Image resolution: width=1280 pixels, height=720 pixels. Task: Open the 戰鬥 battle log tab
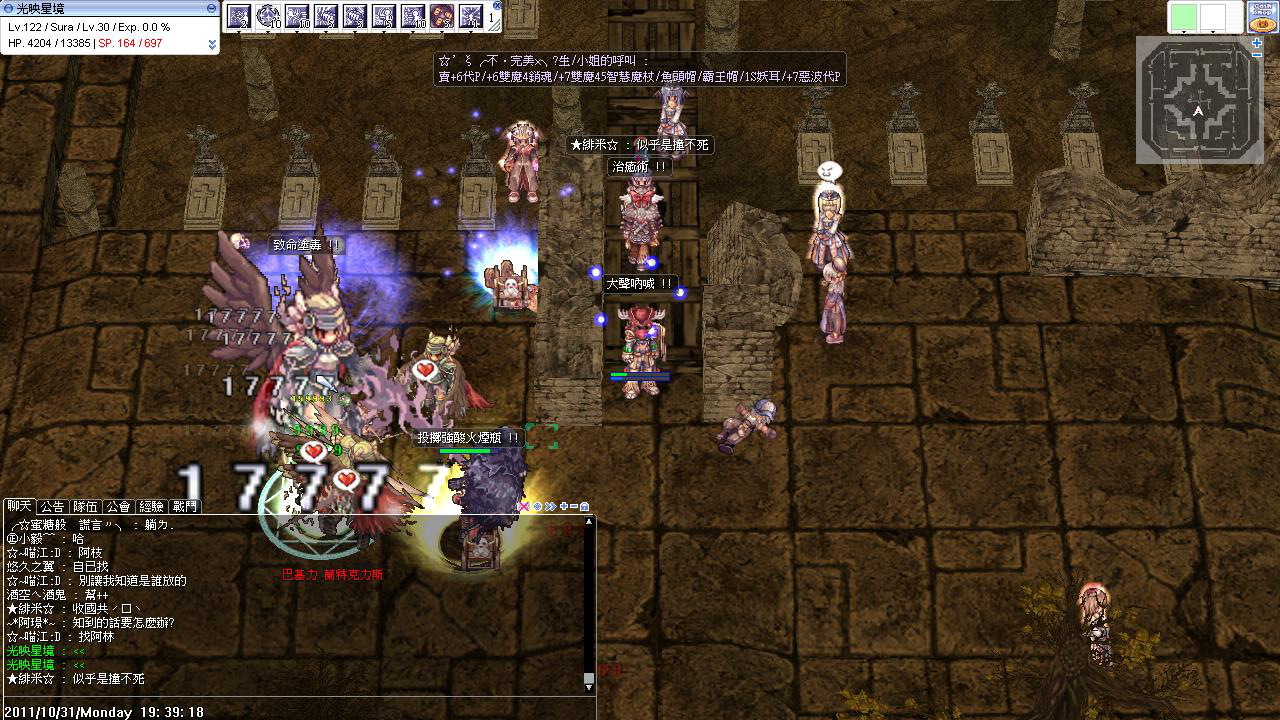pos(184,507)
